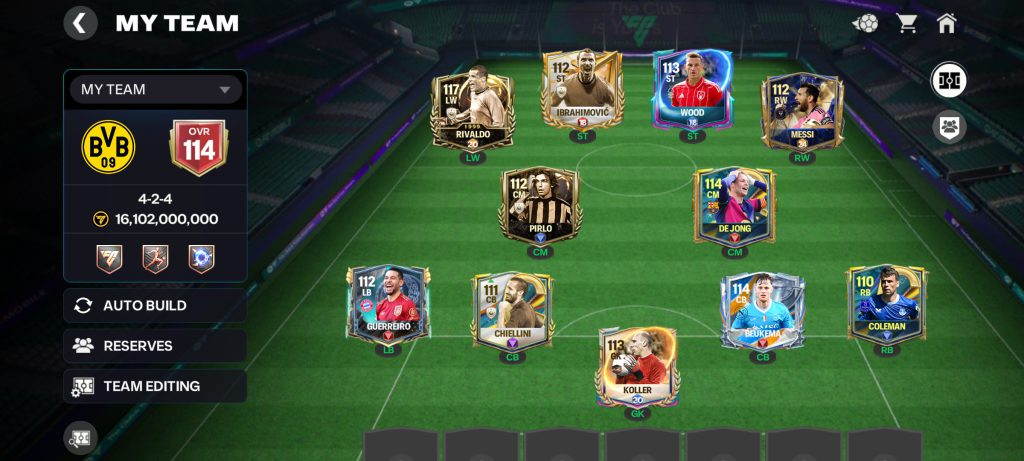Return to the home screen

pos(947,22)
